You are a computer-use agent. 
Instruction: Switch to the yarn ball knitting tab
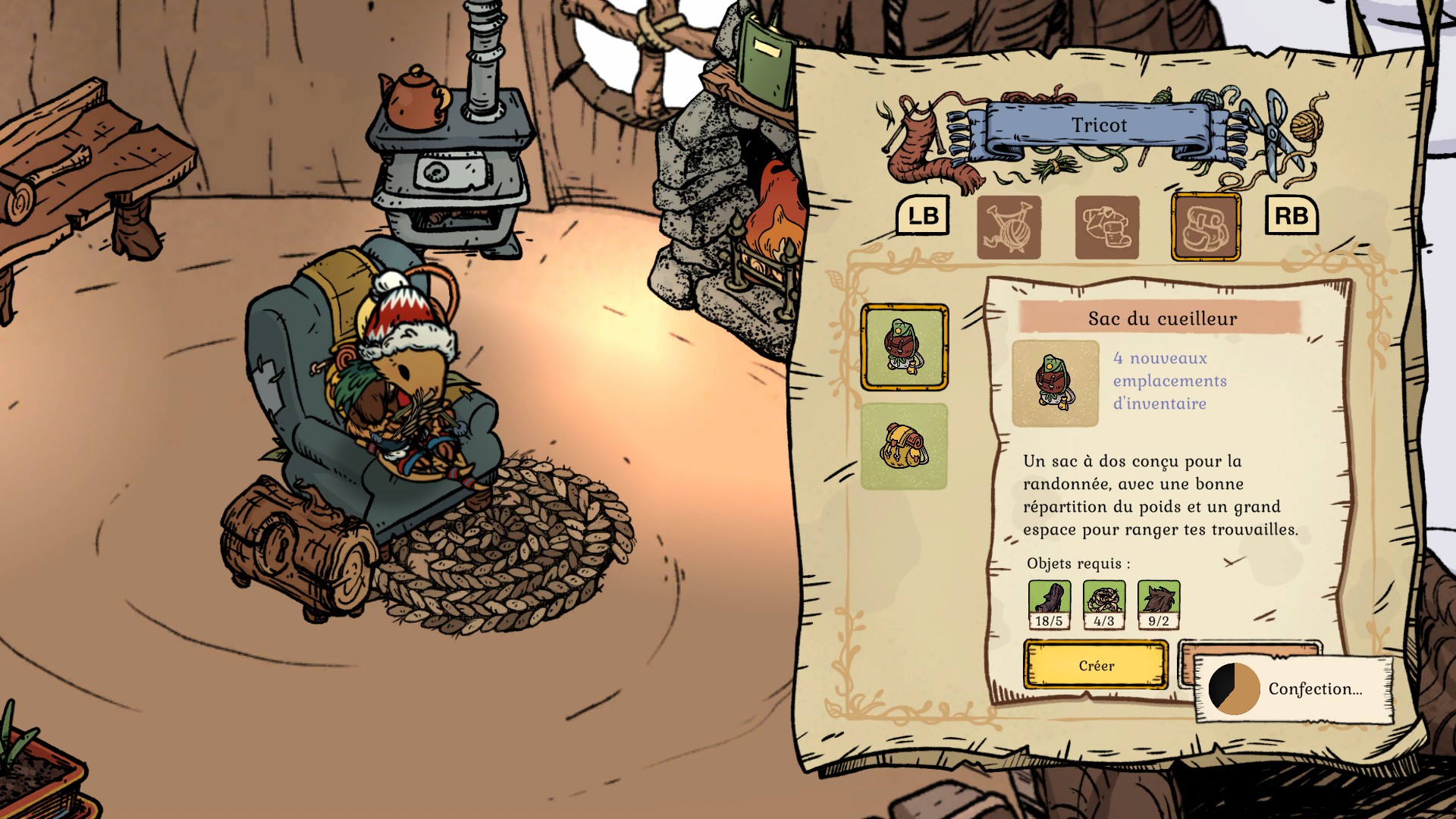(x=1009, y=227)
